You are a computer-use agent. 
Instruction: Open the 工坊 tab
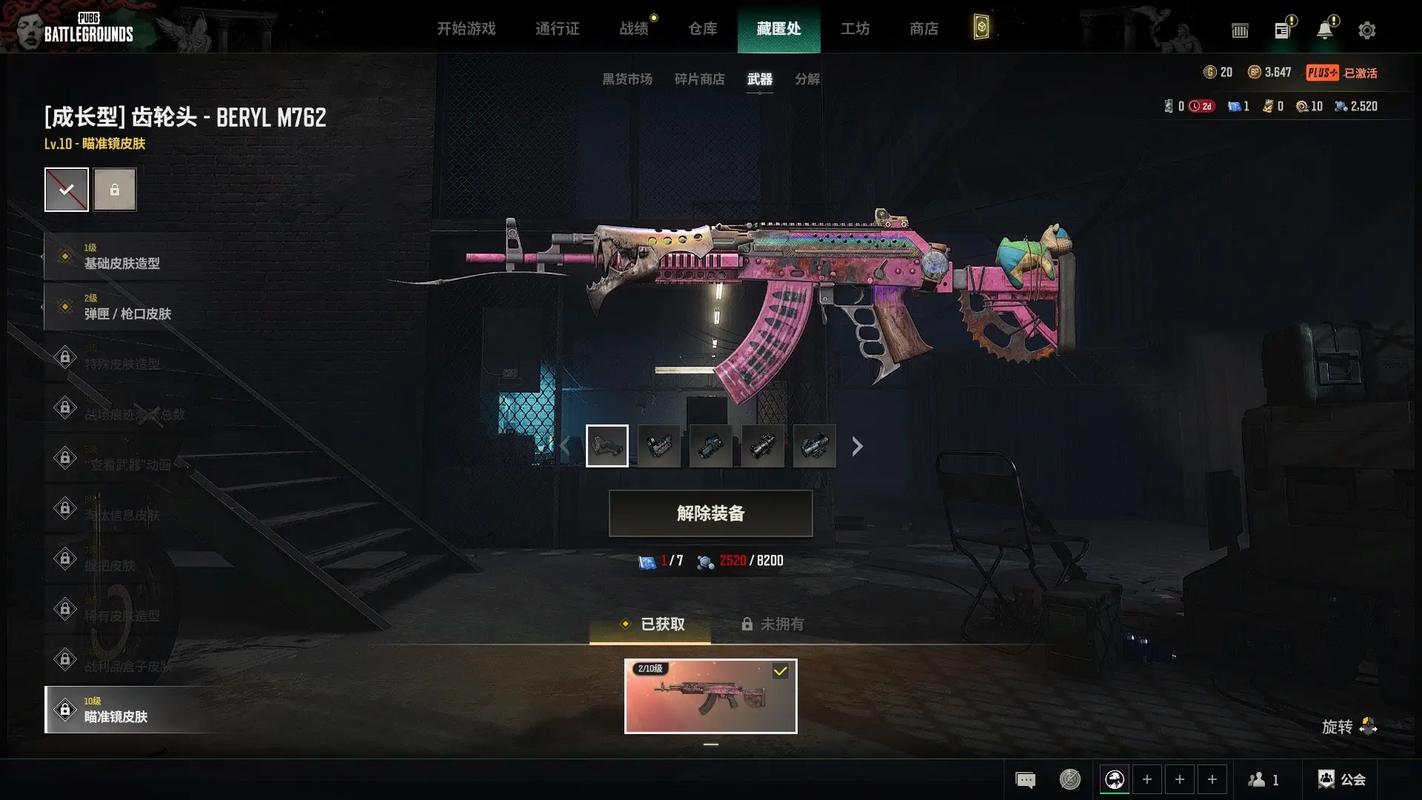855,29
